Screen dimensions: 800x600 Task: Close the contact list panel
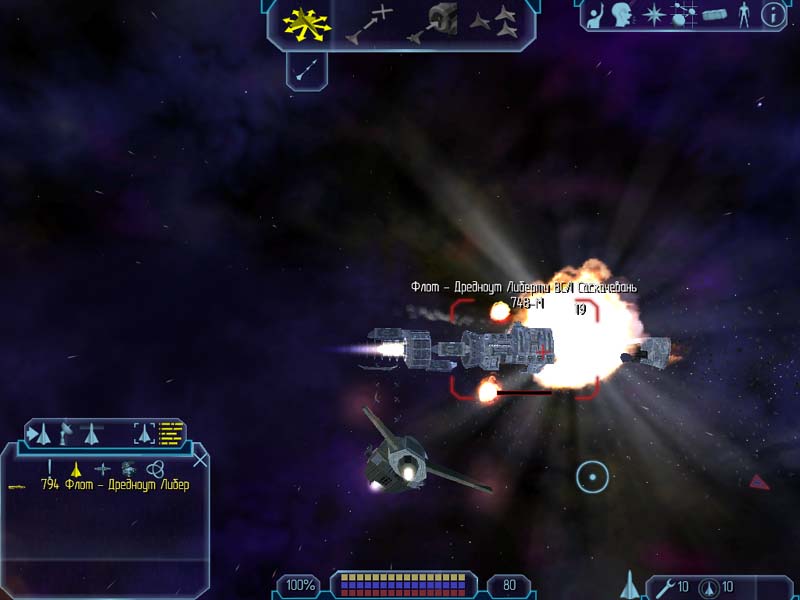click(200, 460)
